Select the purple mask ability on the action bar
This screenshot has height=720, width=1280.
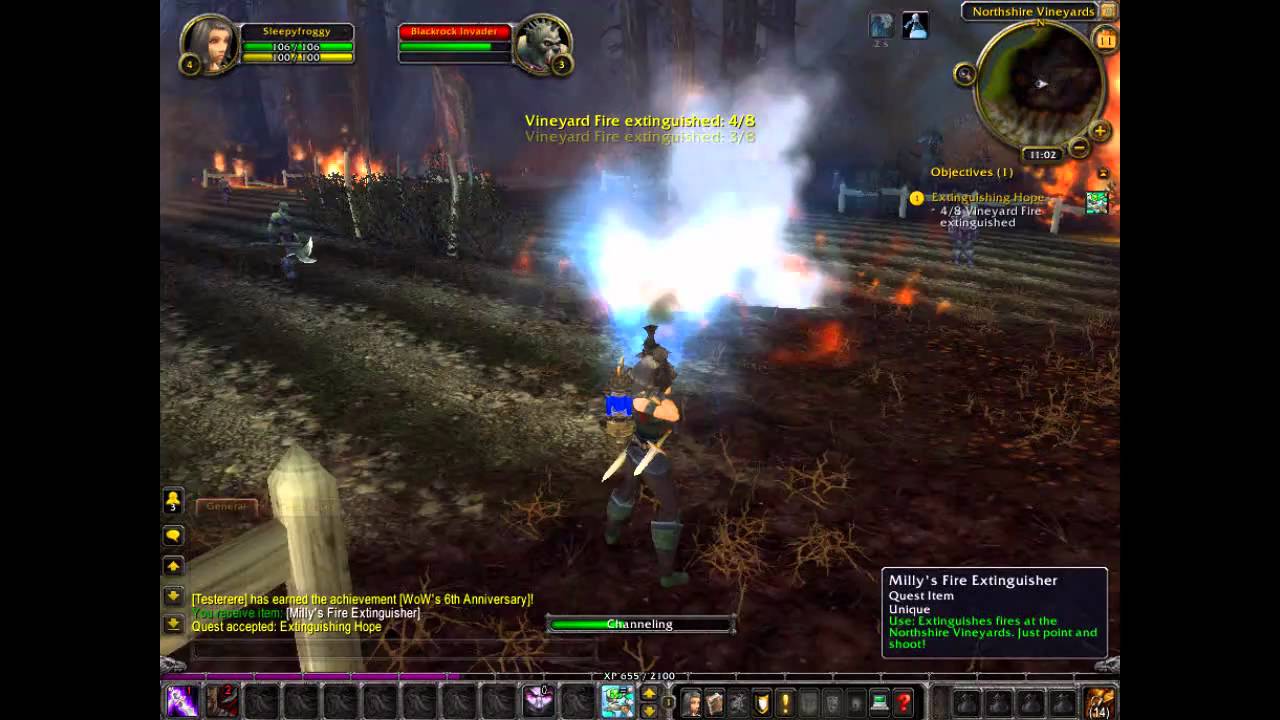539,701
